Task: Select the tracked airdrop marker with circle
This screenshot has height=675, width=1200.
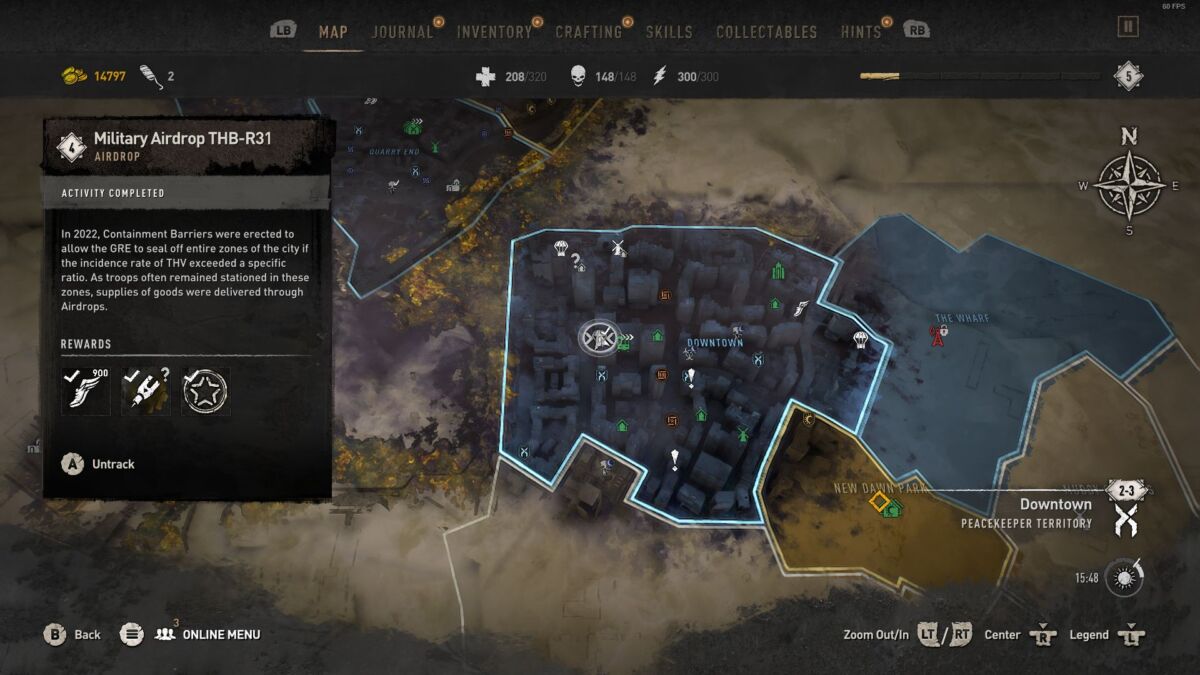Action: coord(598,337)
